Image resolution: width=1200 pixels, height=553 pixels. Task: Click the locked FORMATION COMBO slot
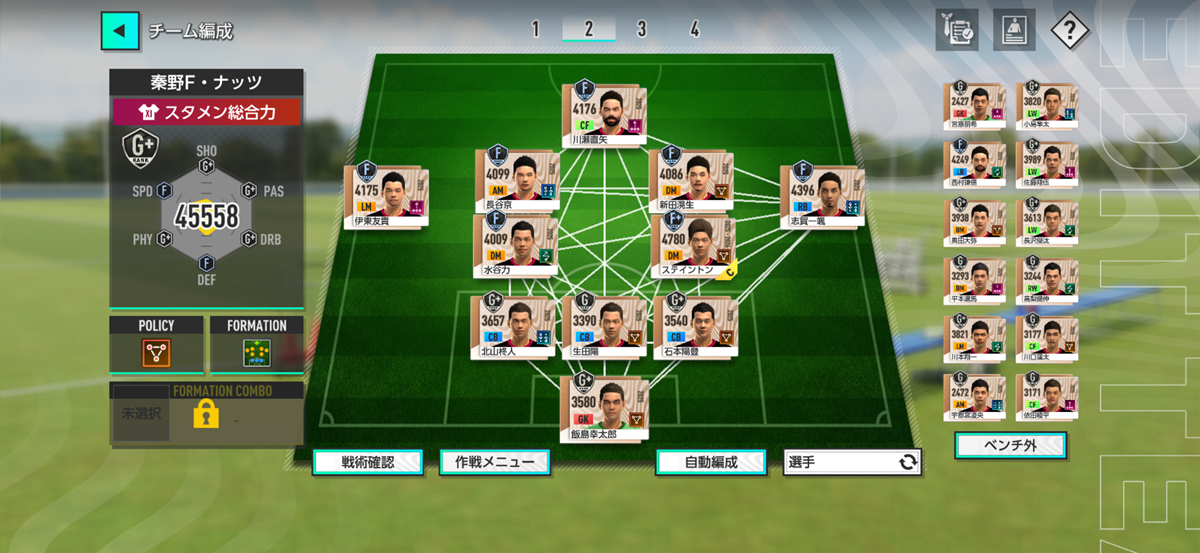pyautogui.click(x=206, y=413)
